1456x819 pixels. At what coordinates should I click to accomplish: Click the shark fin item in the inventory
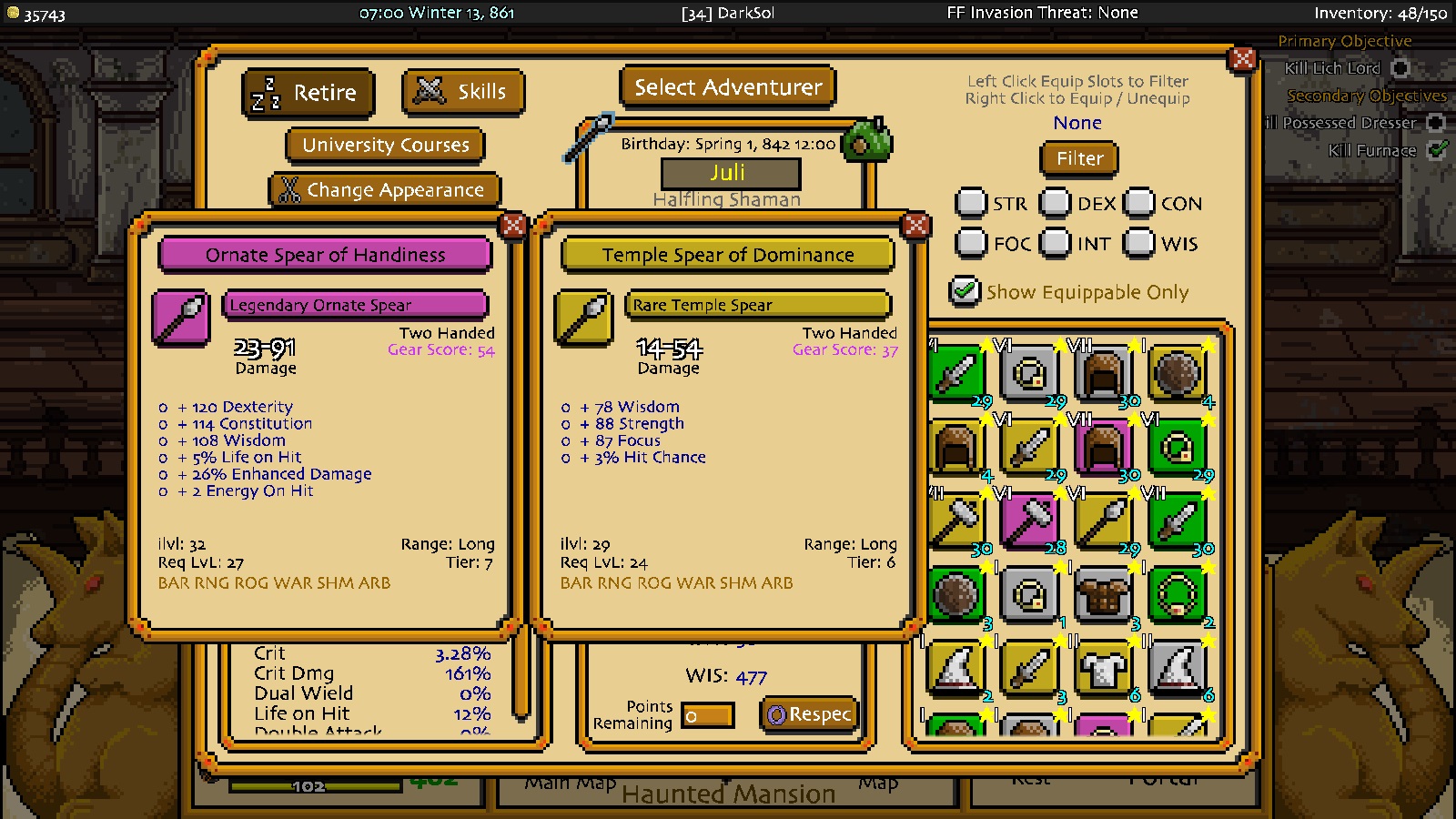[1177, 671]
